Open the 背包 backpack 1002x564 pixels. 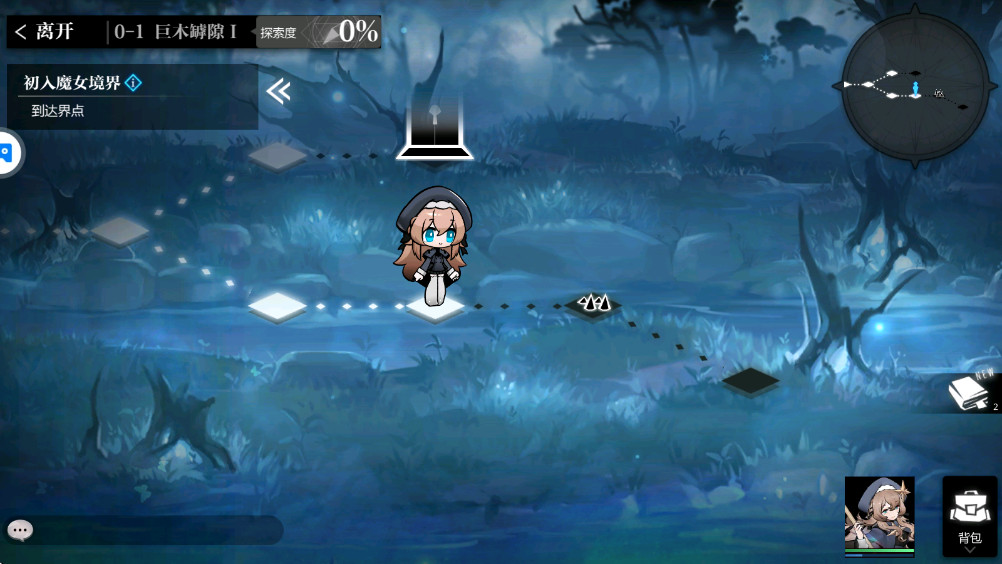969,516
